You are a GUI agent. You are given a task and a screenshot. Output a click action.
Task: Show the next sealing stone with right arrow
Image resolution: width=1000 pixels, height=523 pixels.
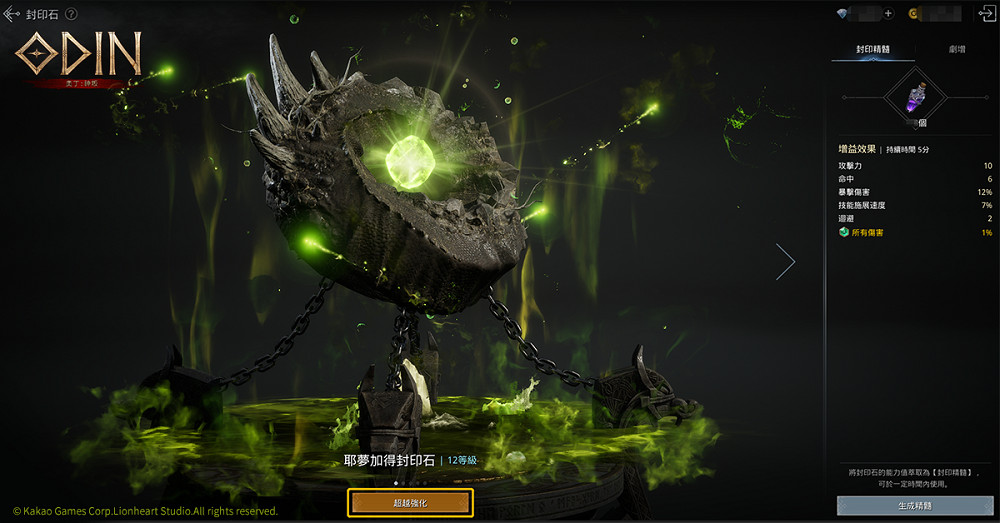click(785, 261)
